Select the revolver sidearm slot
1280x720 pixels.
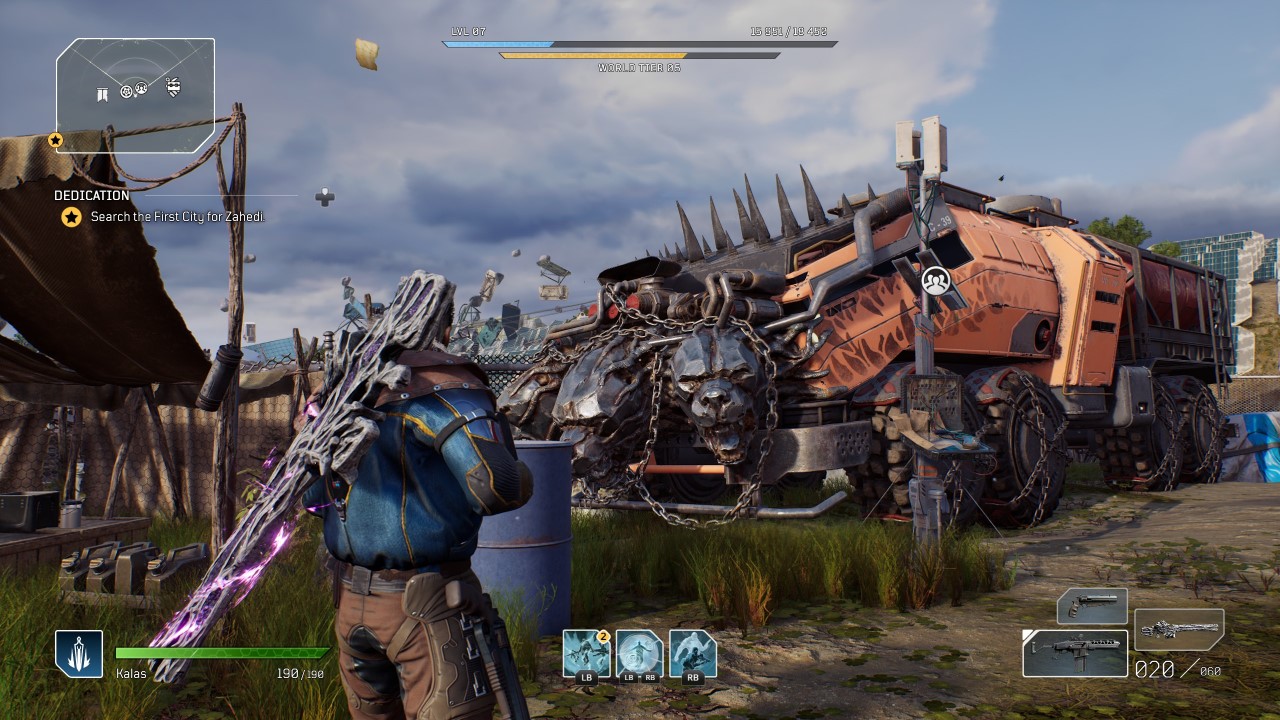pyautogui.click(x=1092, y=606)
